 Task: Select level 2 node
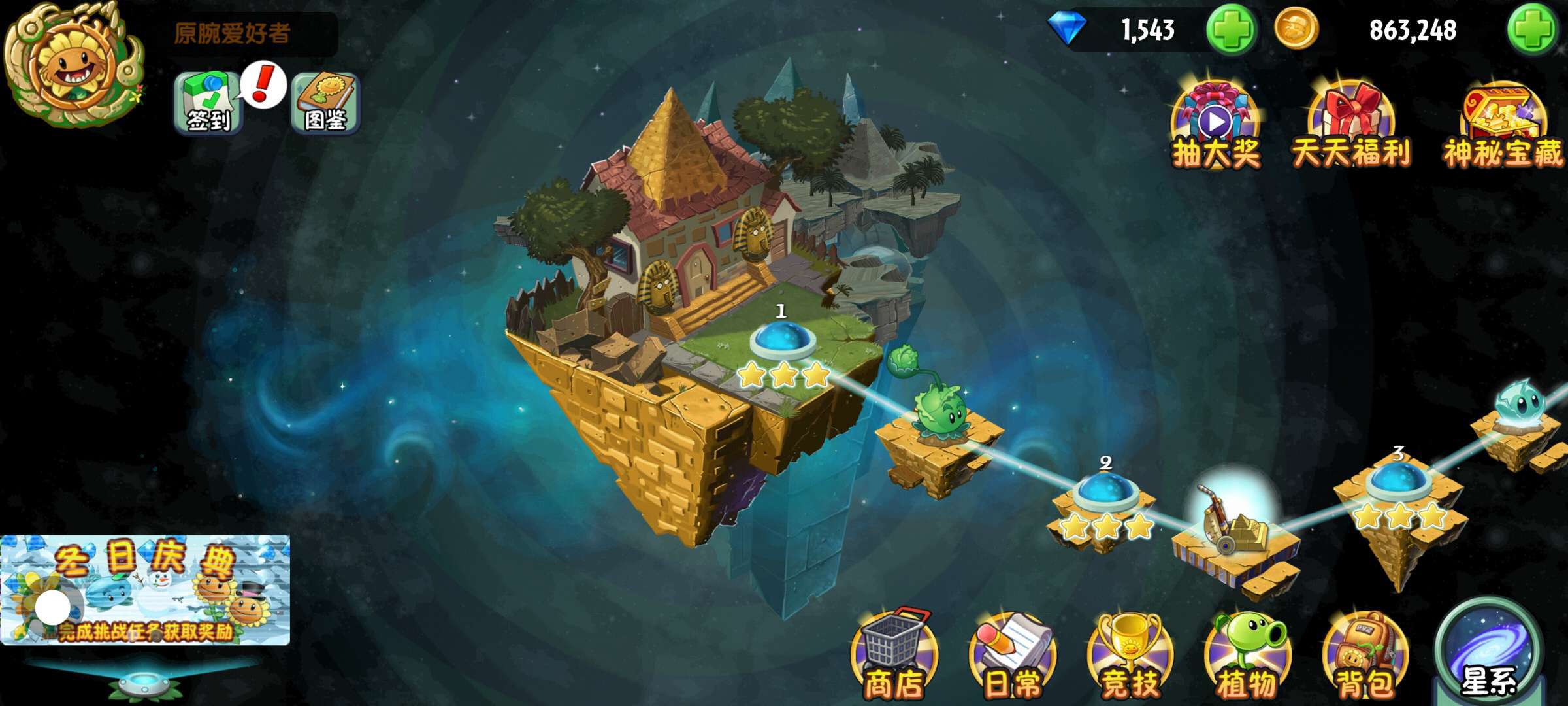1106,492
